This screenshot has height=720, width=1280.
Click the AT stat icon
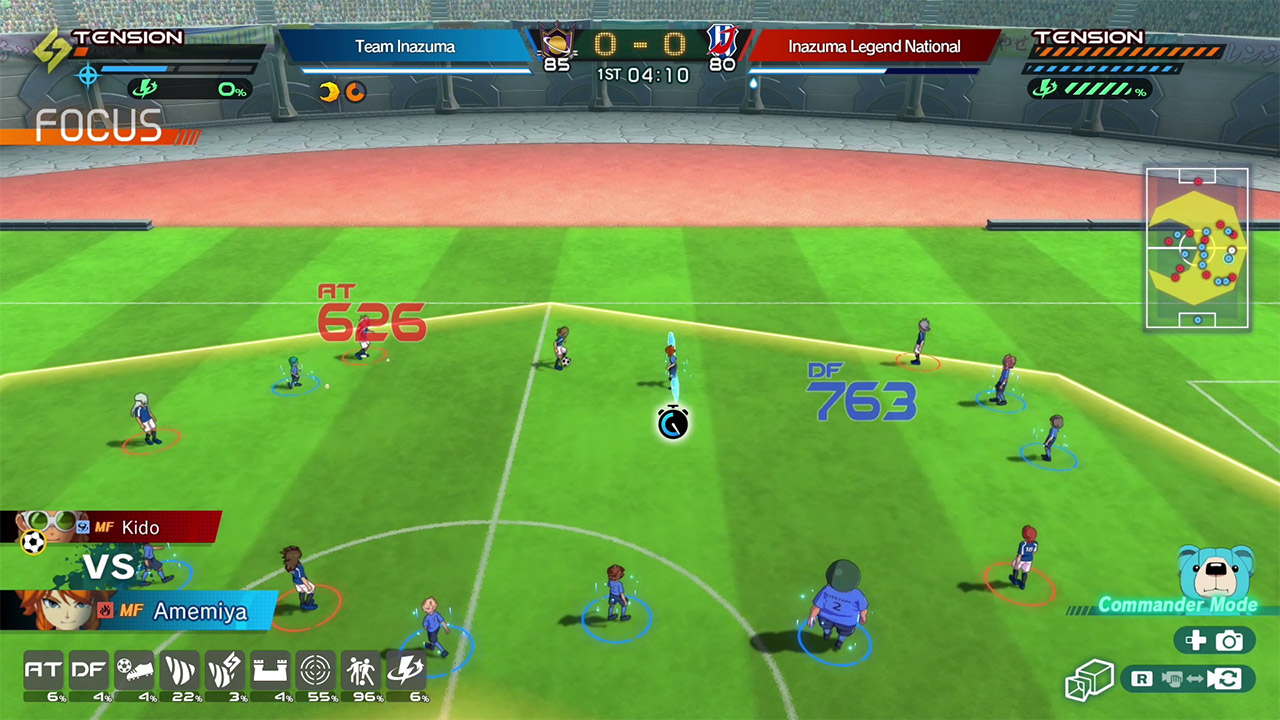pyautogui.click(x=43, y=670)
